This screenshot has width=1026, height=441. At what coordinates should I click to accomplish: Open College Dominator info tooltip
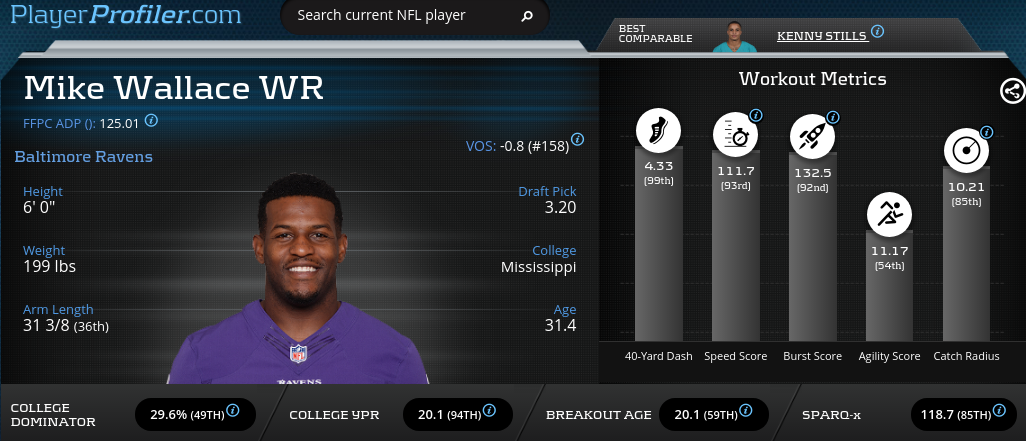pyautogui.click(x=233, y=410)
